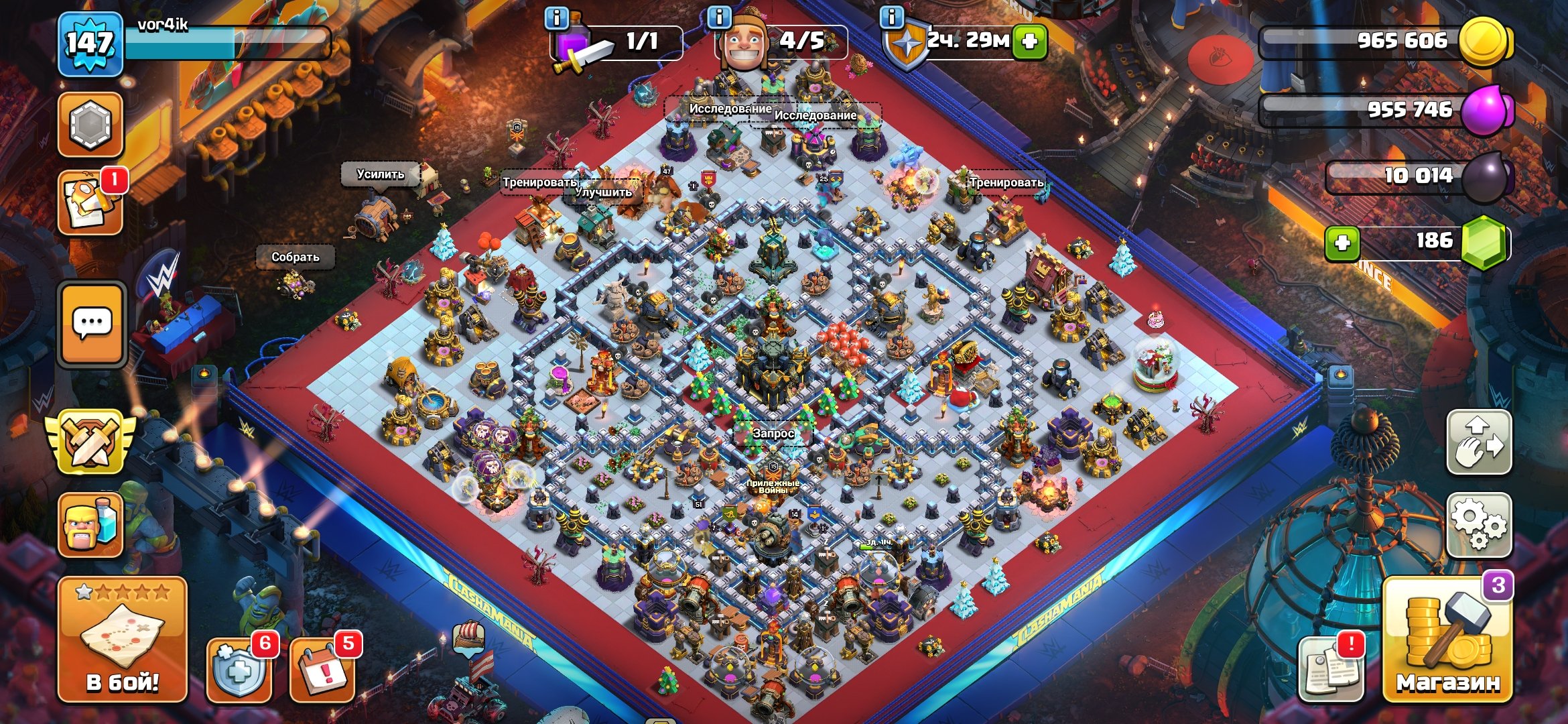Open the chat speech bubble panel
1568x724 pixels.
pos(92,324)
